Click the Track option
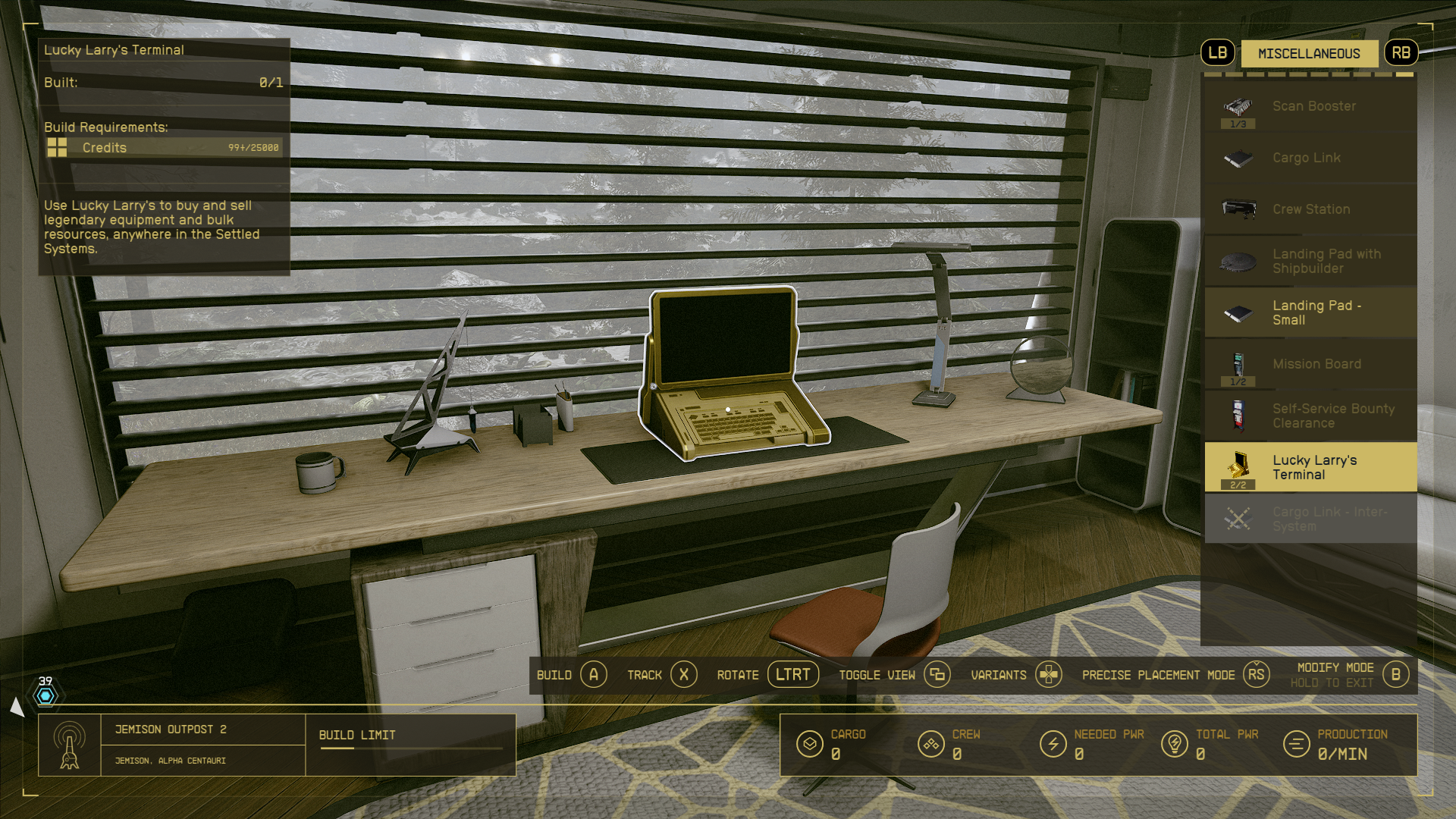 pos(684,674)
